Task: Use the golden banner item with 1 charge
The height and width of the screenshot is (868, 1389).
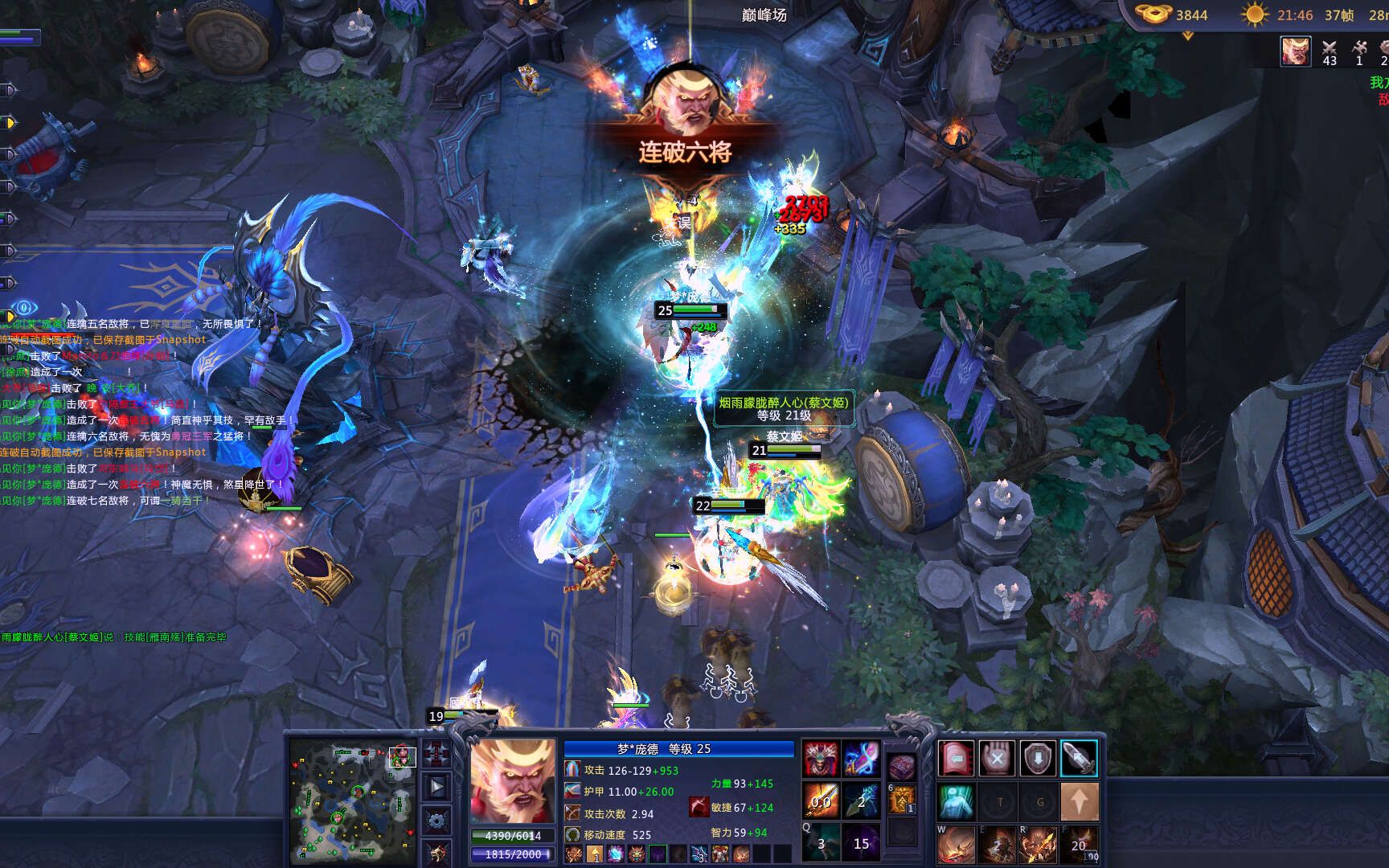Action: click(902, 800)
